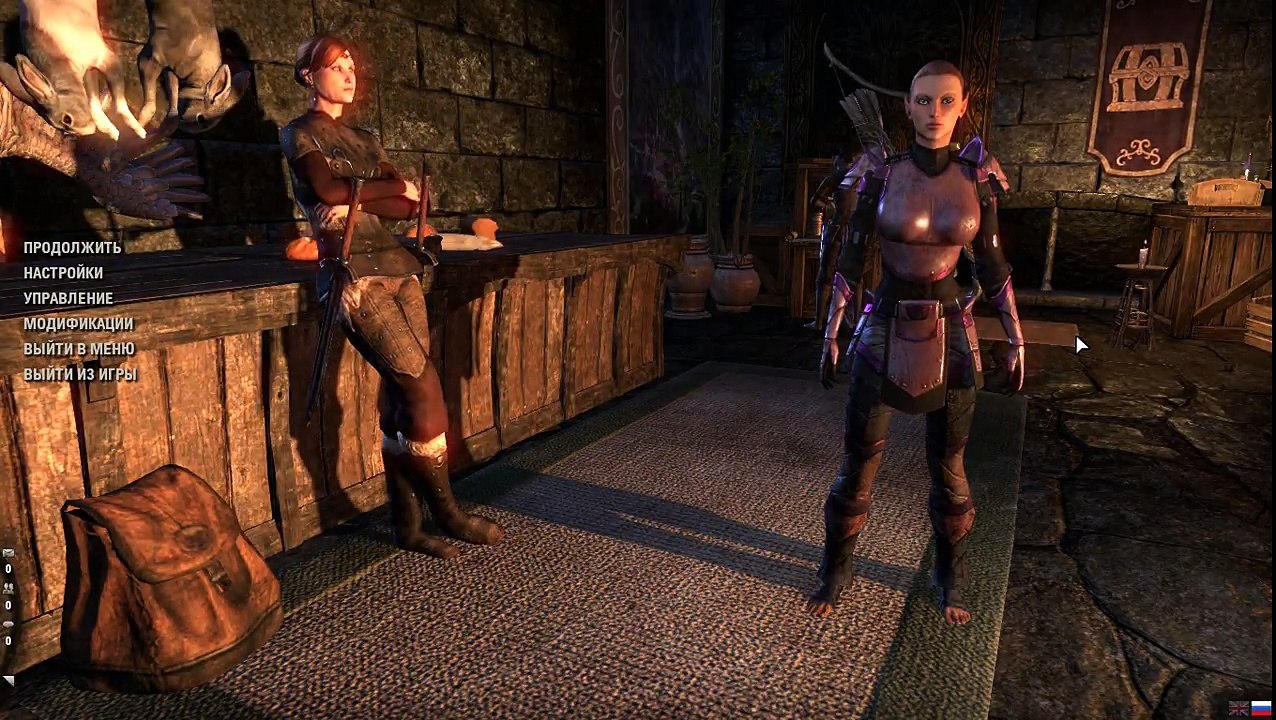This screenshot has width=1276, height=720.
Task: Open the НАСТРОЙКИ settings menu
Action: [63, 273]
